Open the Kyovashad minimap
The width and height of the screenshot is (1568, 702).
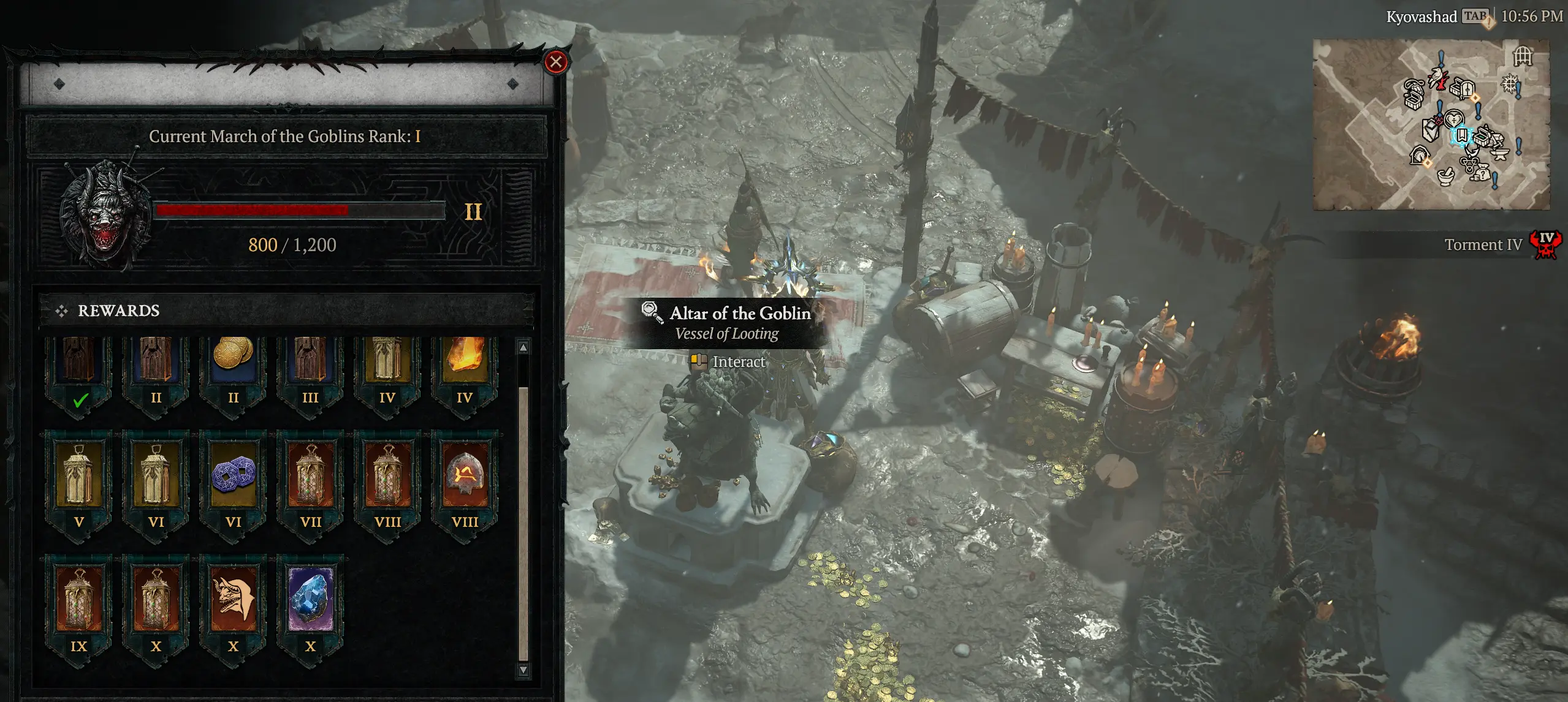1431,125
